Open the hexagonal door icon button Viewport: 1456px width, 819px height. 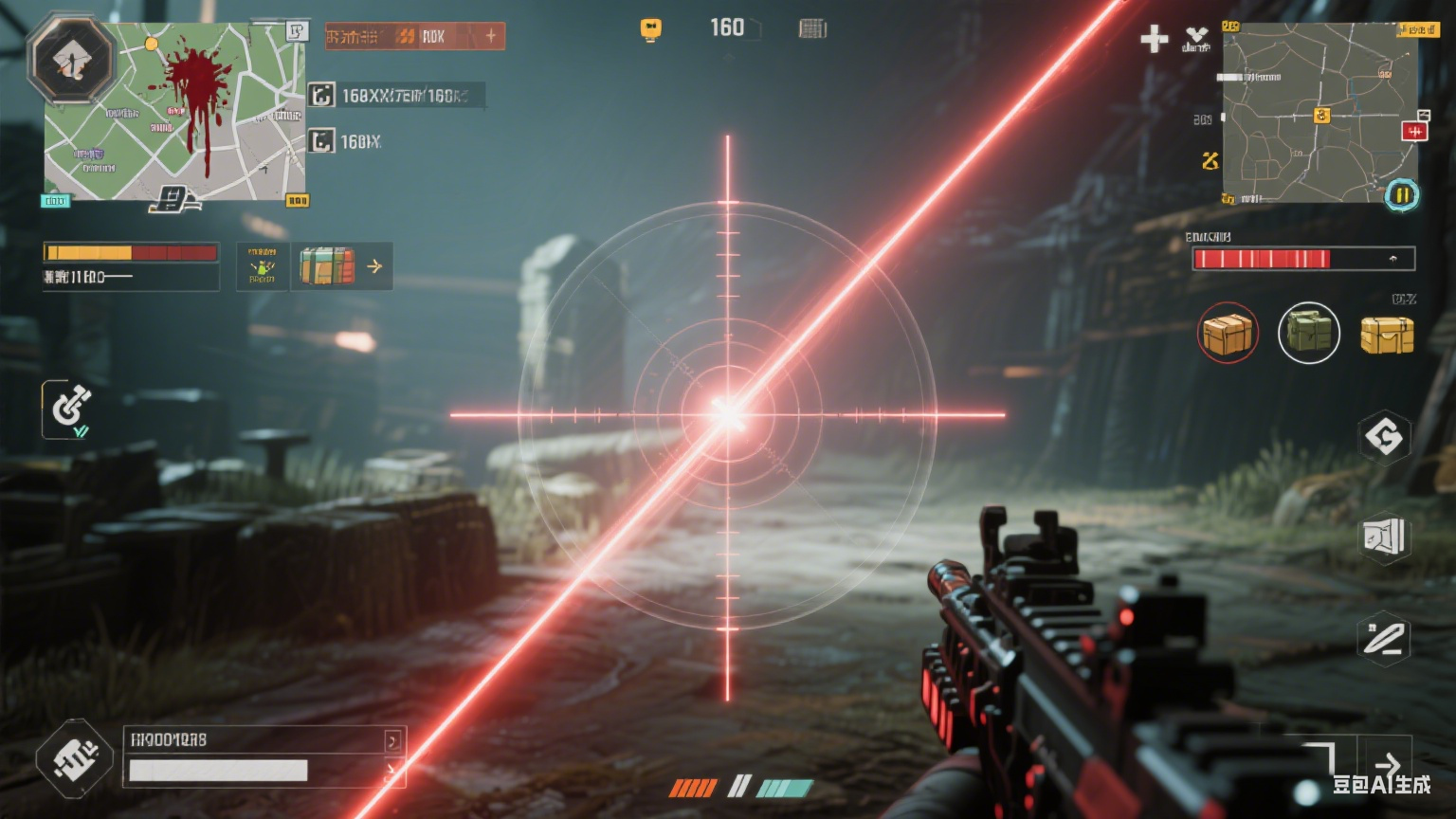click(x=1384, y=537)
